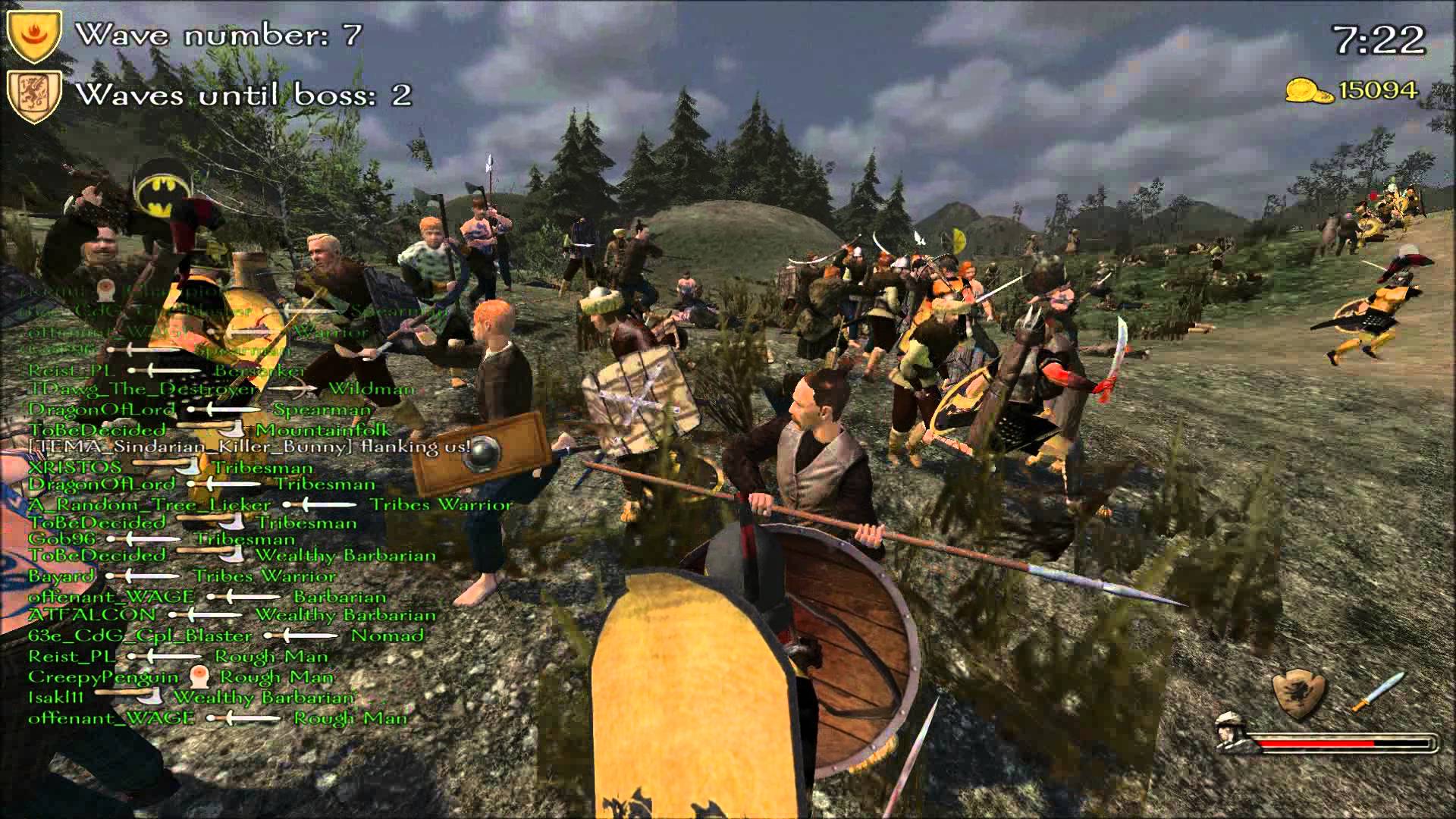Select the Bayard Tribes Warrior kill feed row
1456x819 pixels.
(182, 576)
